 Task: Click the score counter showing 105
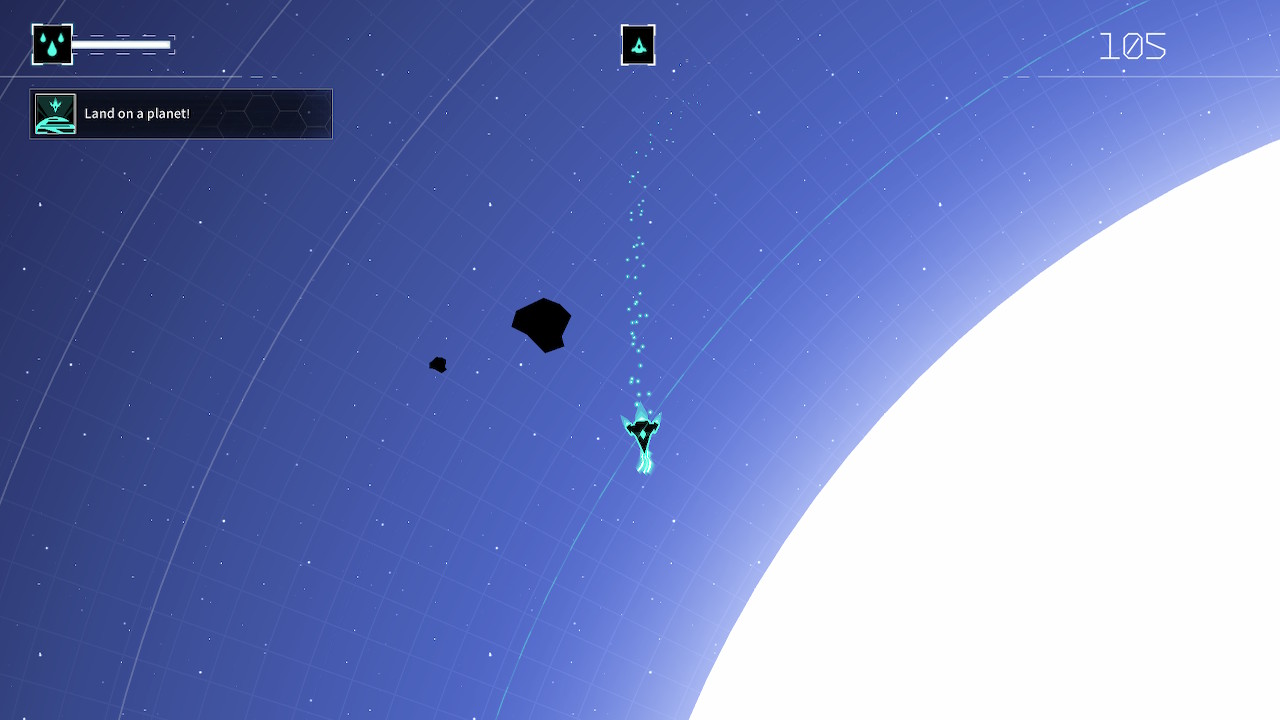pos(1133,44)
